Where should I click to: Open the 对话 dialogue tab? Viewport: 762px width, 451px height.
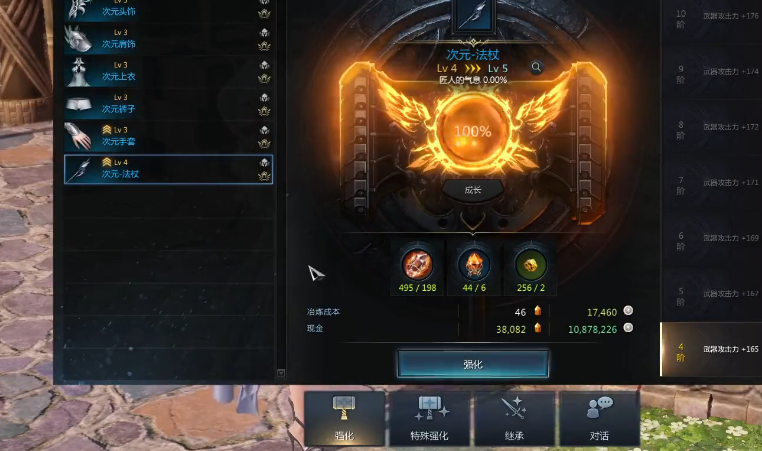599,417
